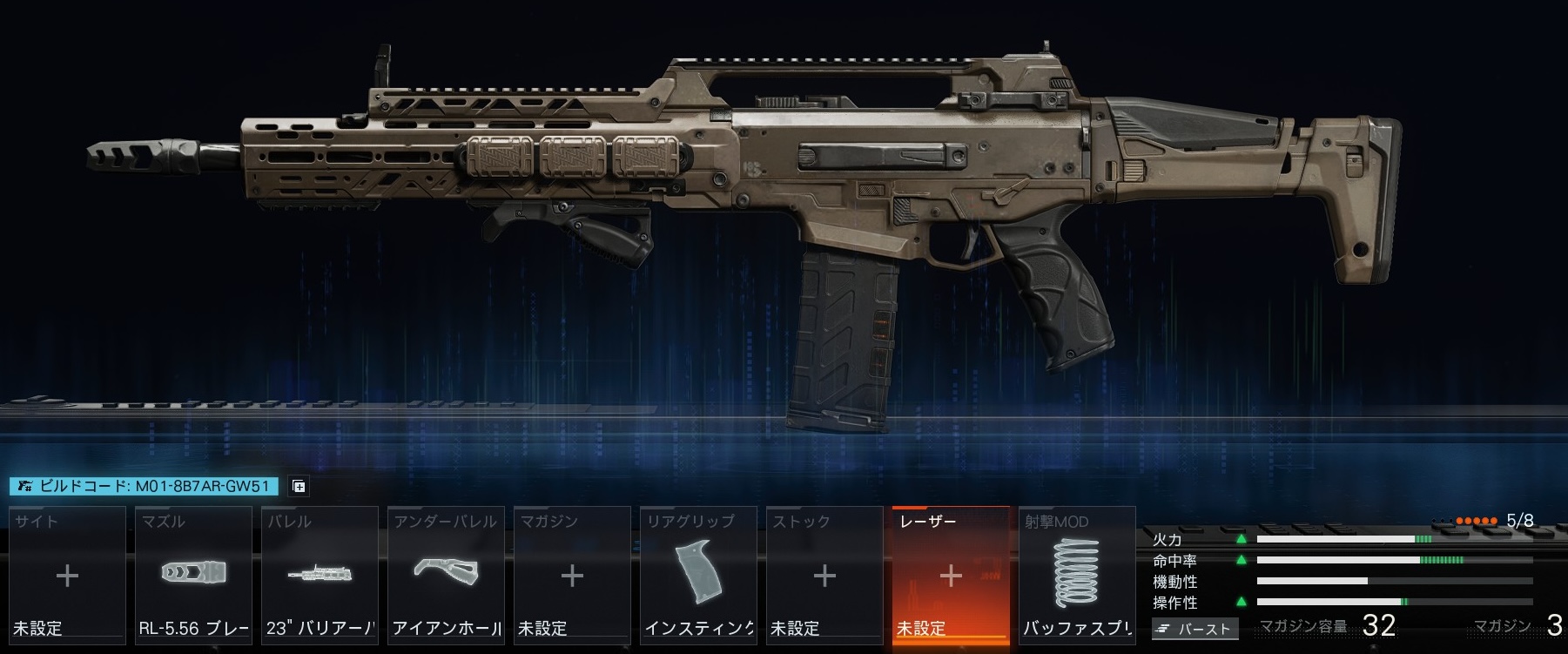Open the アンダーバレル foregrip slot
The width and height of the screenshot is (1568, 654).
coord(446,575)
